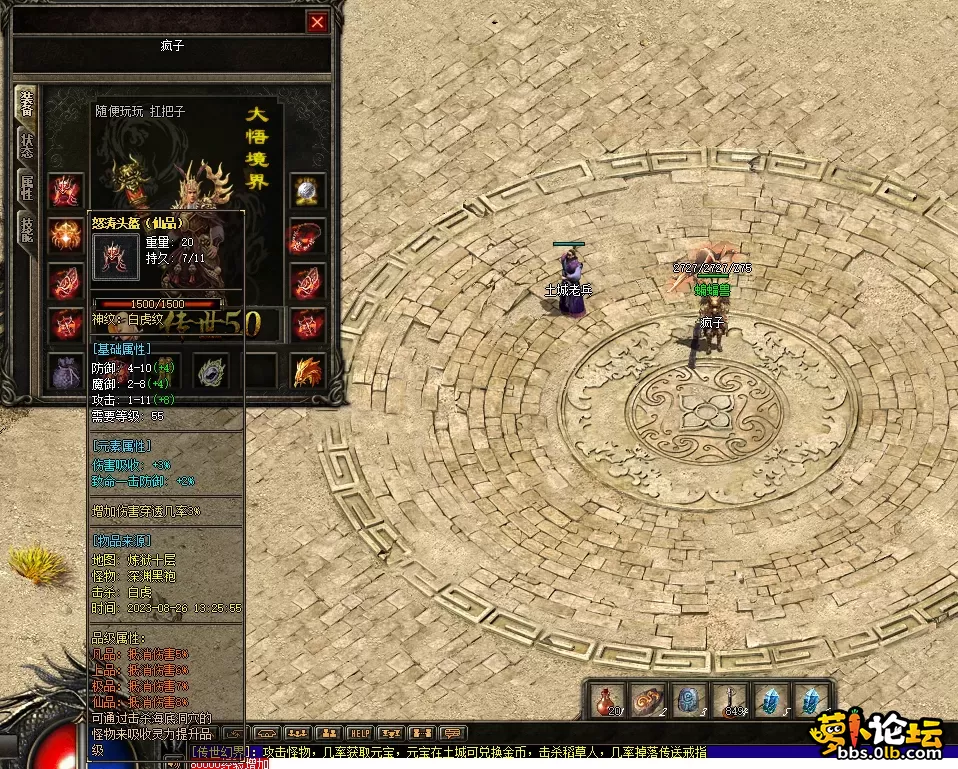
Task: Select the golden phoenix wing slot
Action: point(308,371)
